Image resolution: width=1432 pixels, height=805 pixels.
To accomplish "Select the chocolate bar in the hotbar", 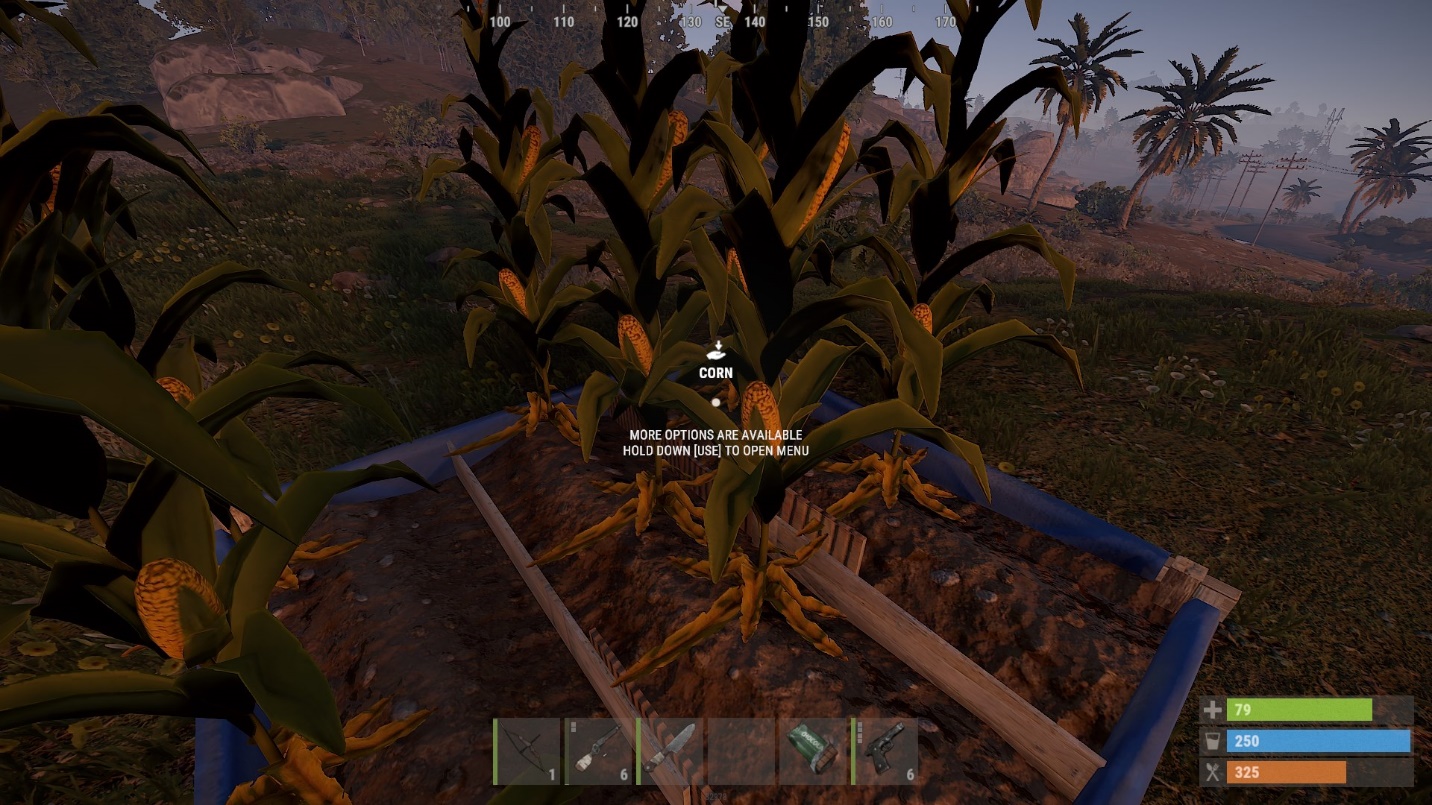I will (x=811, y=751).
